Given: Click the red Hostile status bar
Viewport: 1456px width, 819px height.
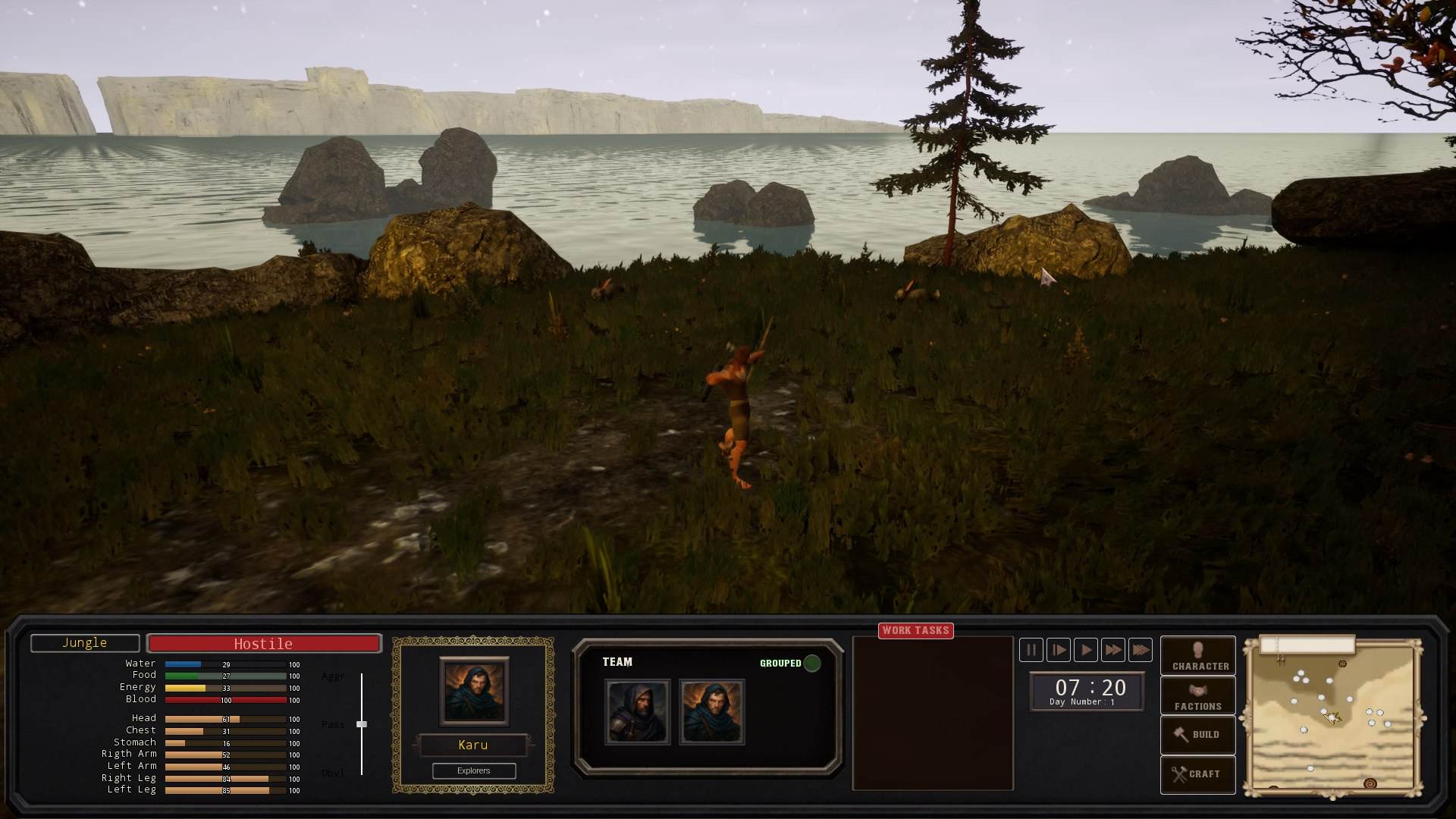Looking at the screenshot, I should coord(263,644).
